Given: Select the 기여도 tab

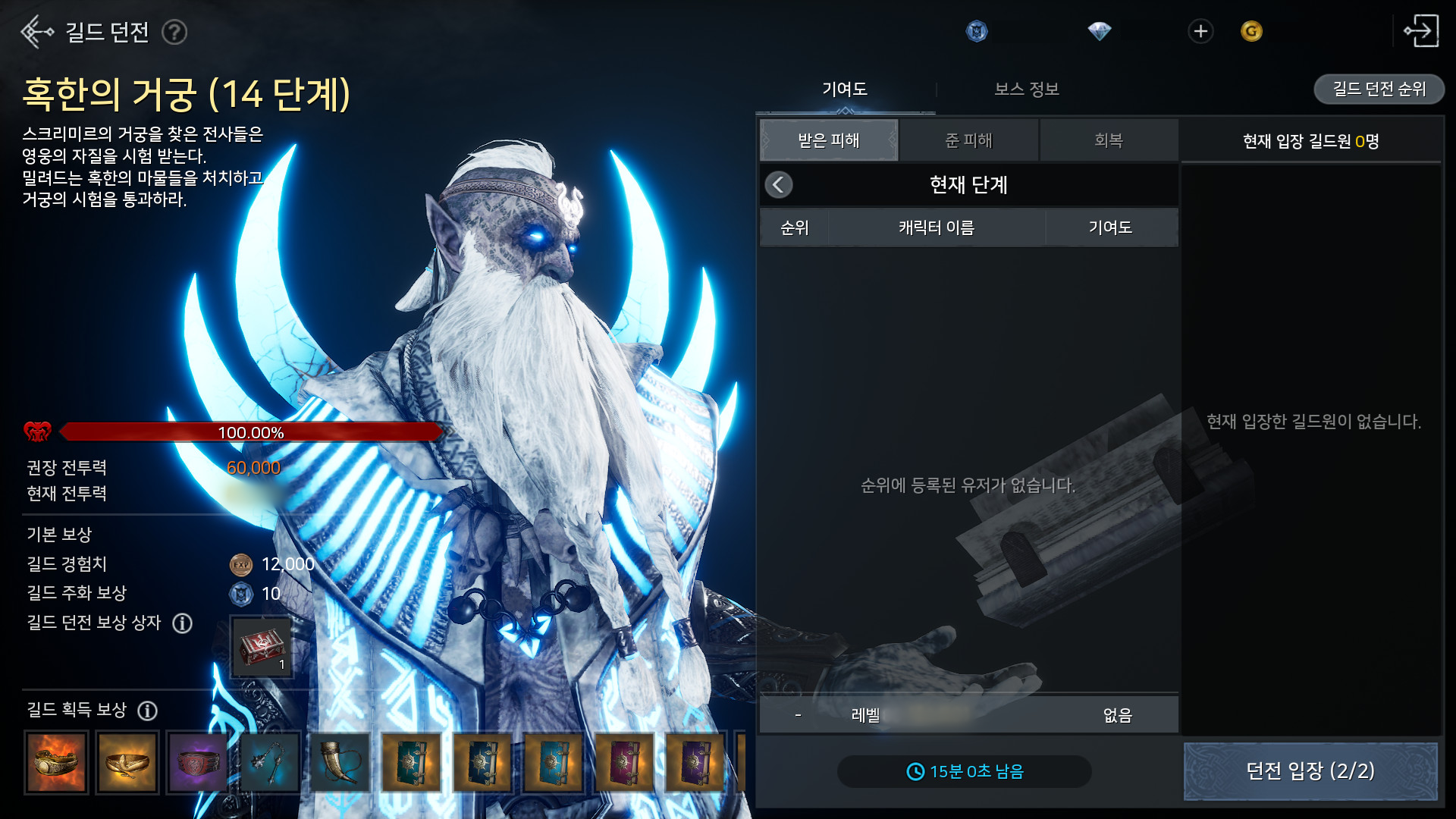Looking at the screenshot, I should coord(845,89).
